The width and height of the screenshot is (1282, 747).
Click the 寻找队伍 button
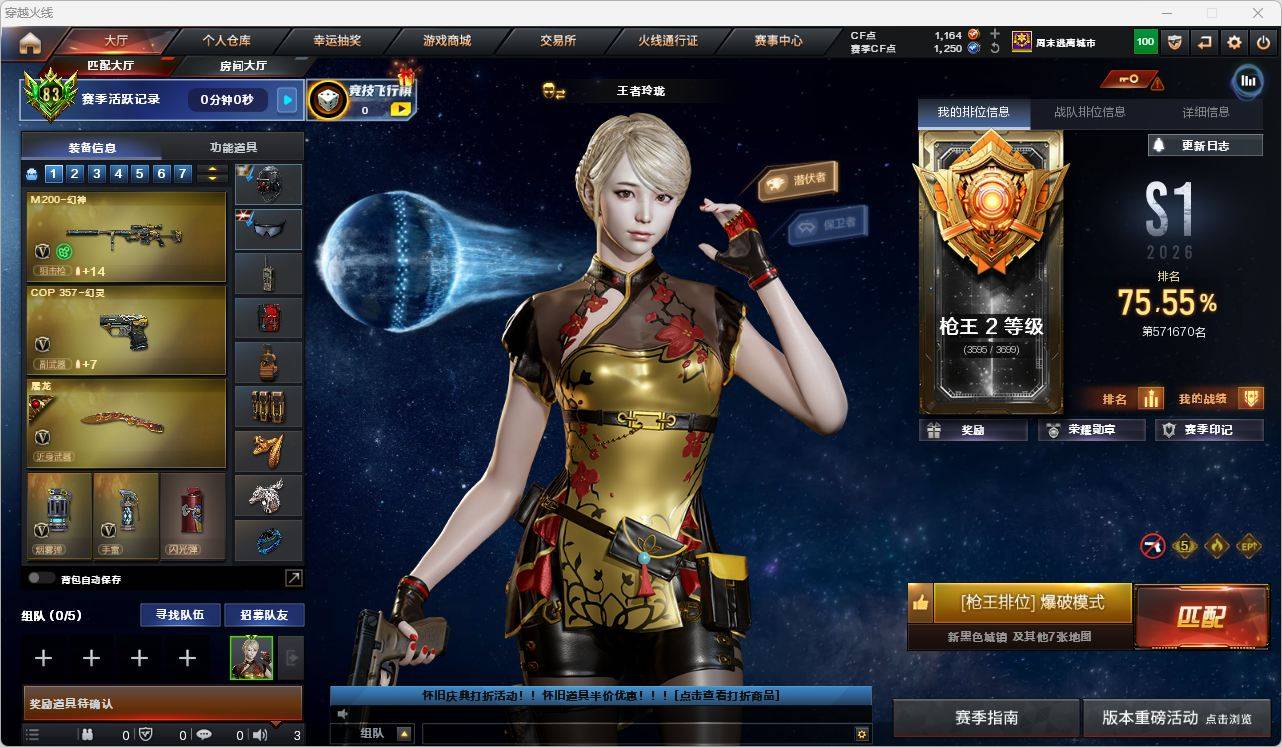(x=180, y=615)
